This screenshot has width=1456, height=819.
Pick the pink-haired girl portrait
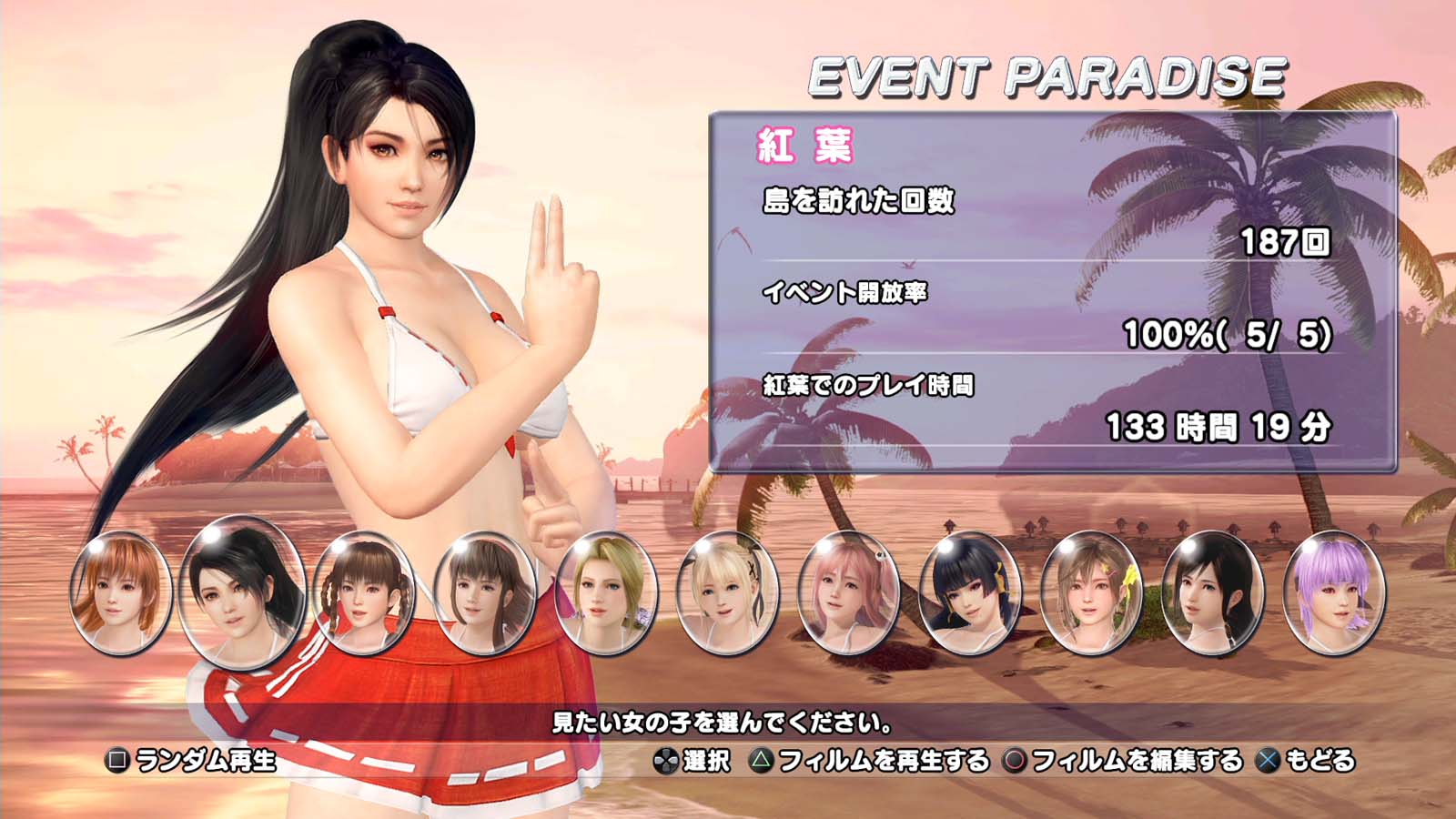tap(849, 593)
